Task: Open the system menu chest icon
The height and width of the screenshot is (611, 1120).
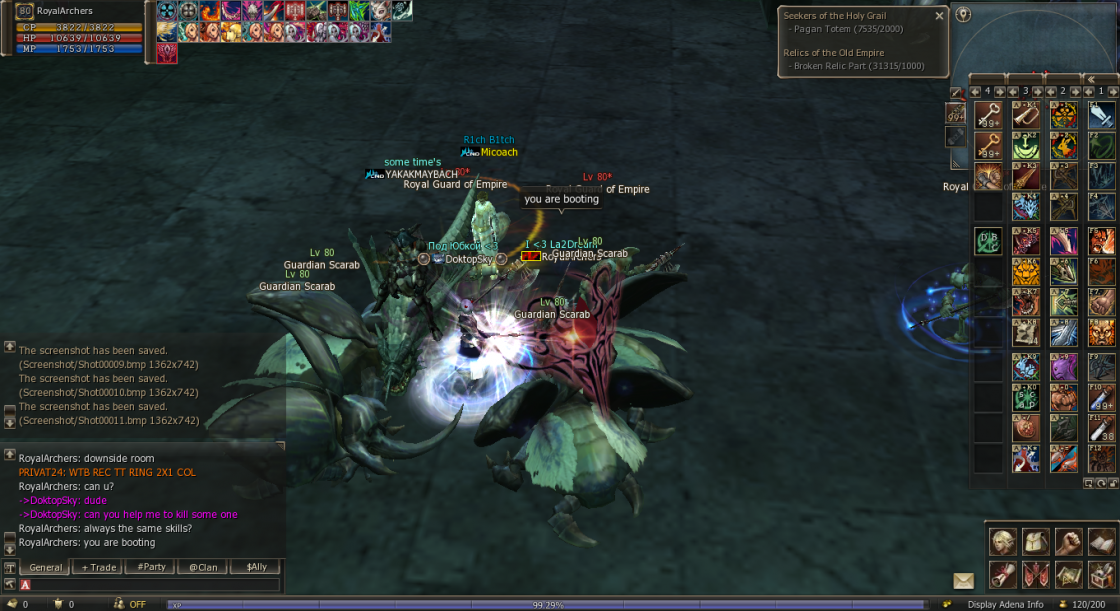Action: (1101, 575)
